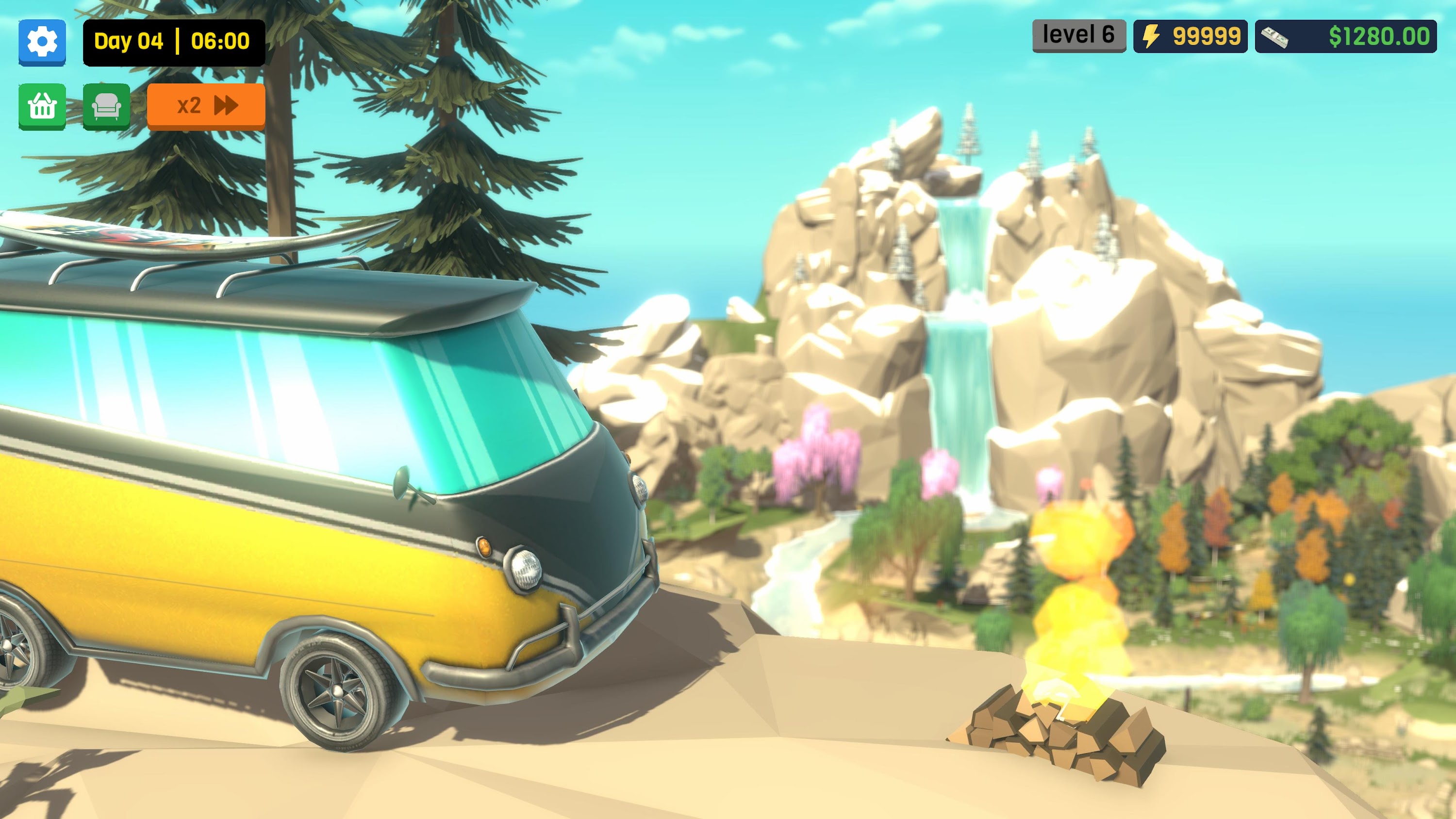The width and height of the screenshot is (1456, 819).
Task: Open the shop basket icon
Action: pos(42,106)
